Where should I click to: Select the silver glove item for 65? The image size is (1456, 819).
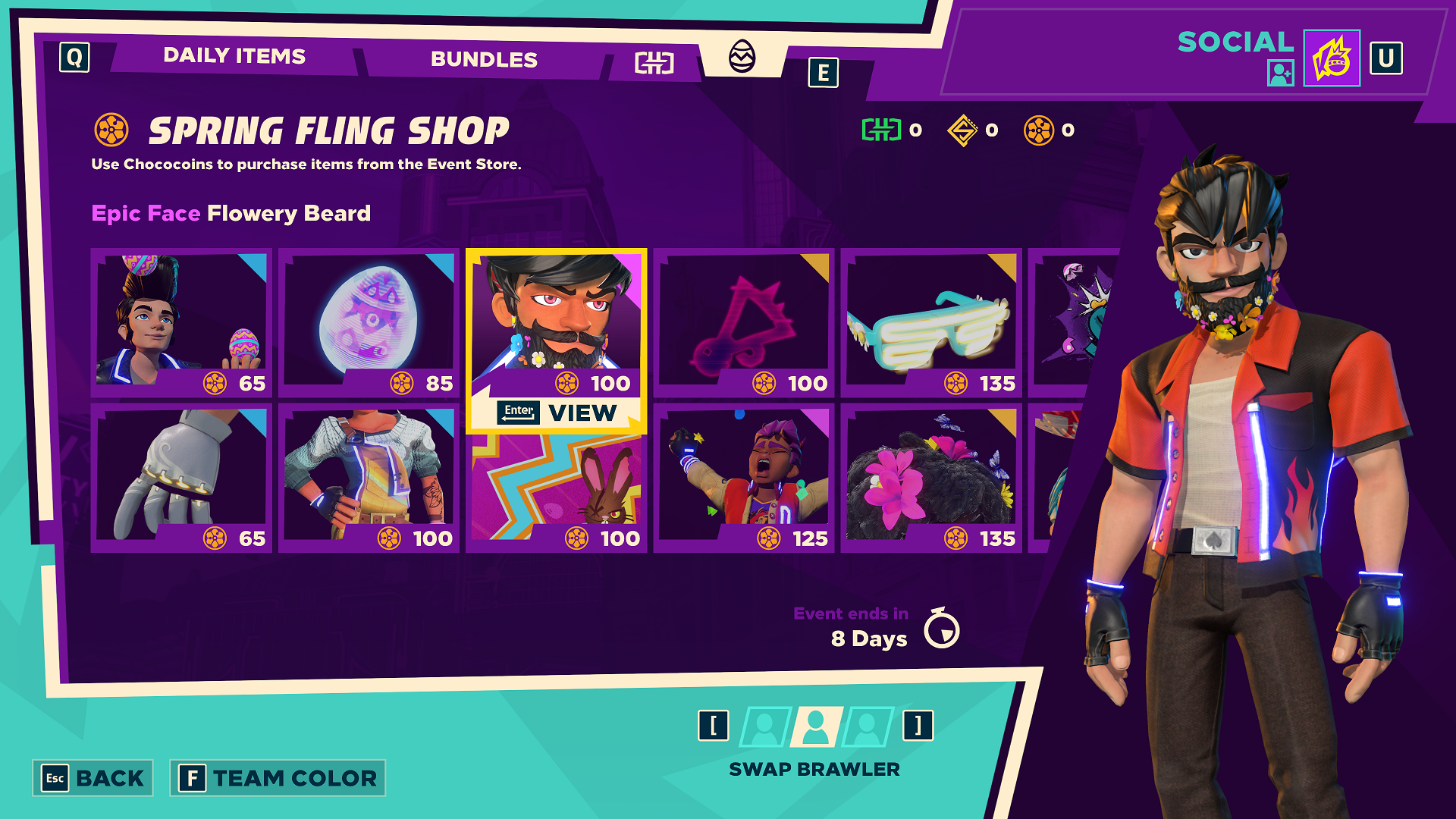181,478
